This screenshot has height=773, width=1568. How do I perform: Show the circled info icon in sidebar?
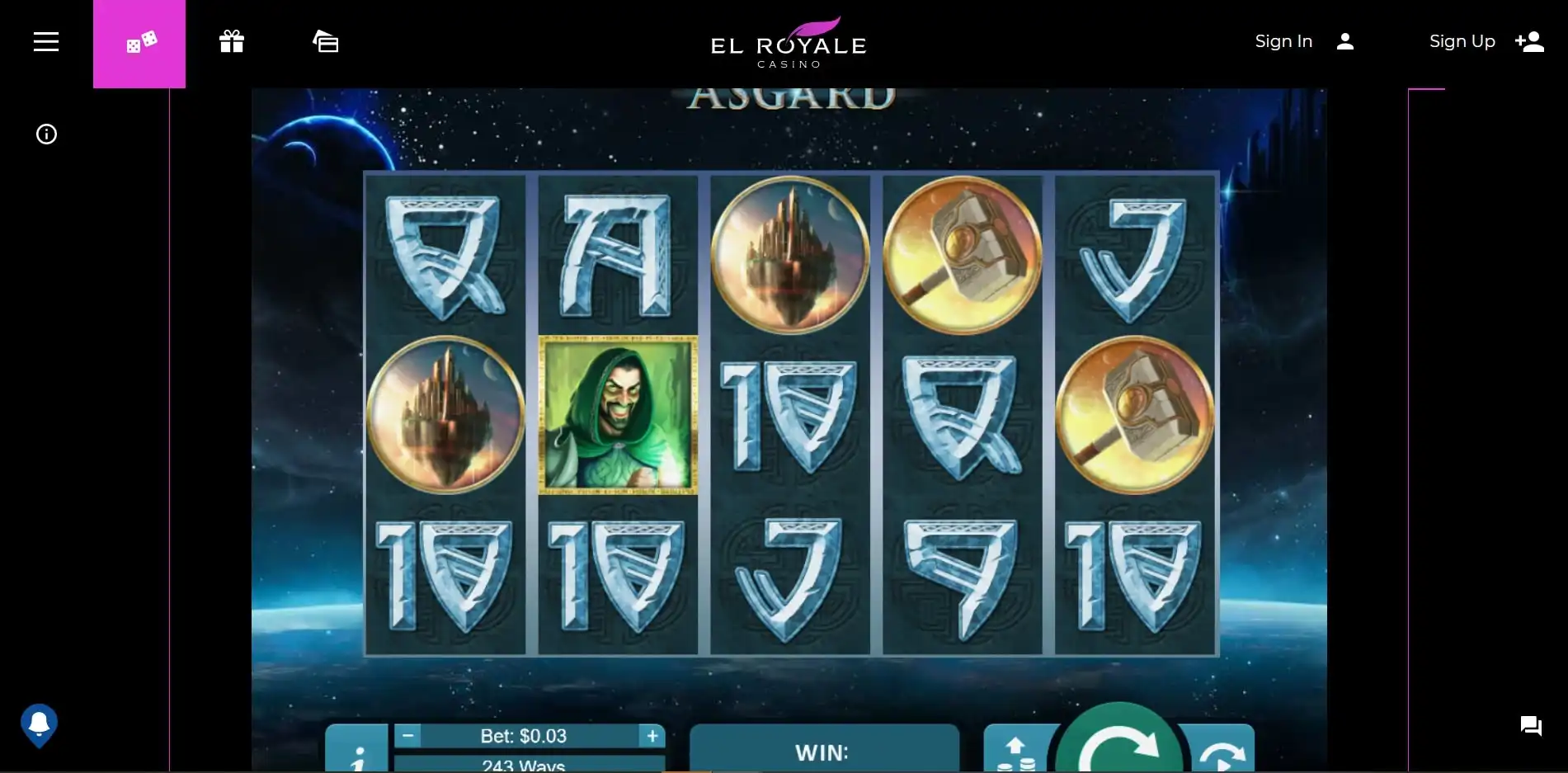46,134
